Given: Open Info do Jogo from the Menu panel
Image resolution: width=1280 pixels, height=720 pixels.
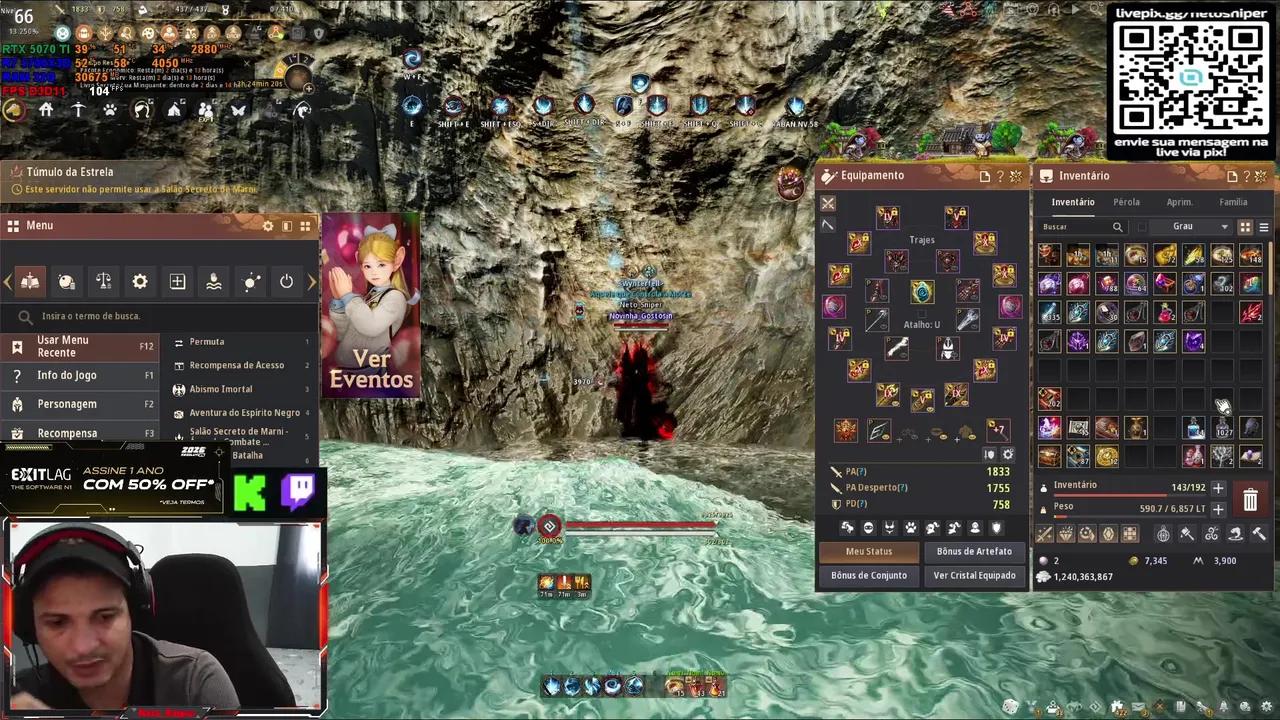Looking at the screenshot, I should [67, 375].
